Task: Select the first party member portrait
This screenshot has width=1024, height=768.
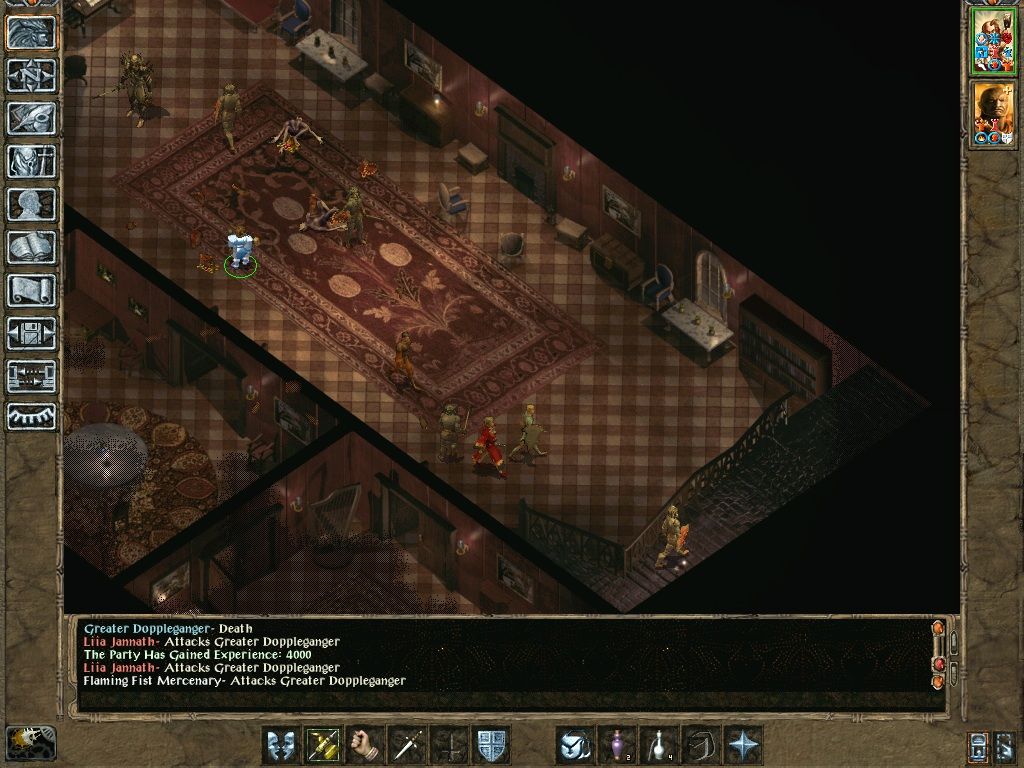Action: click(x=992, y=42)
